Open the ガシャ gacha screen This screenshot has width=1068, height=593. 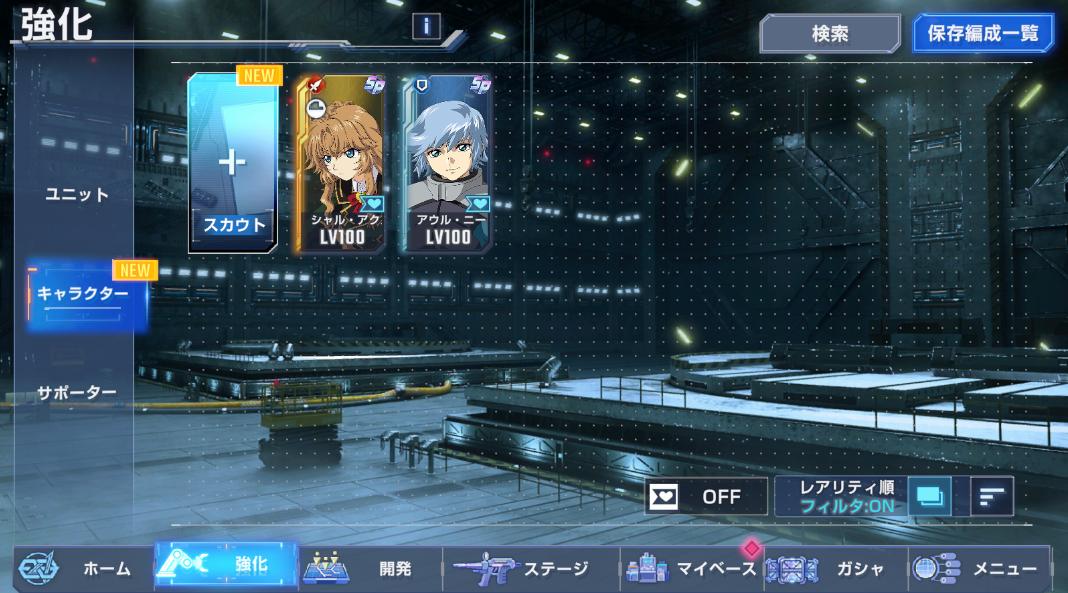[832, 568]
